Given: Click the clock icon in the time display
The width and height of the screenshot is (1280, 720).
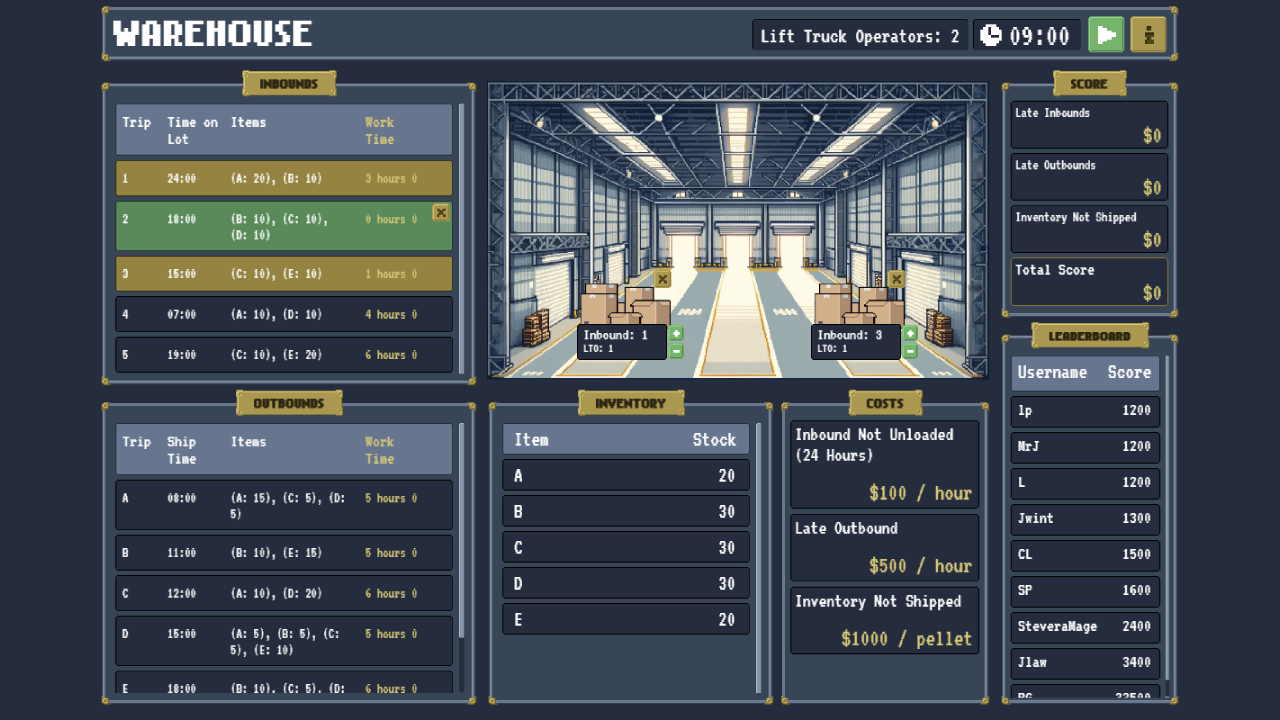Looking at the screenshot, I should pyautogui.click(x=990, y=33).
